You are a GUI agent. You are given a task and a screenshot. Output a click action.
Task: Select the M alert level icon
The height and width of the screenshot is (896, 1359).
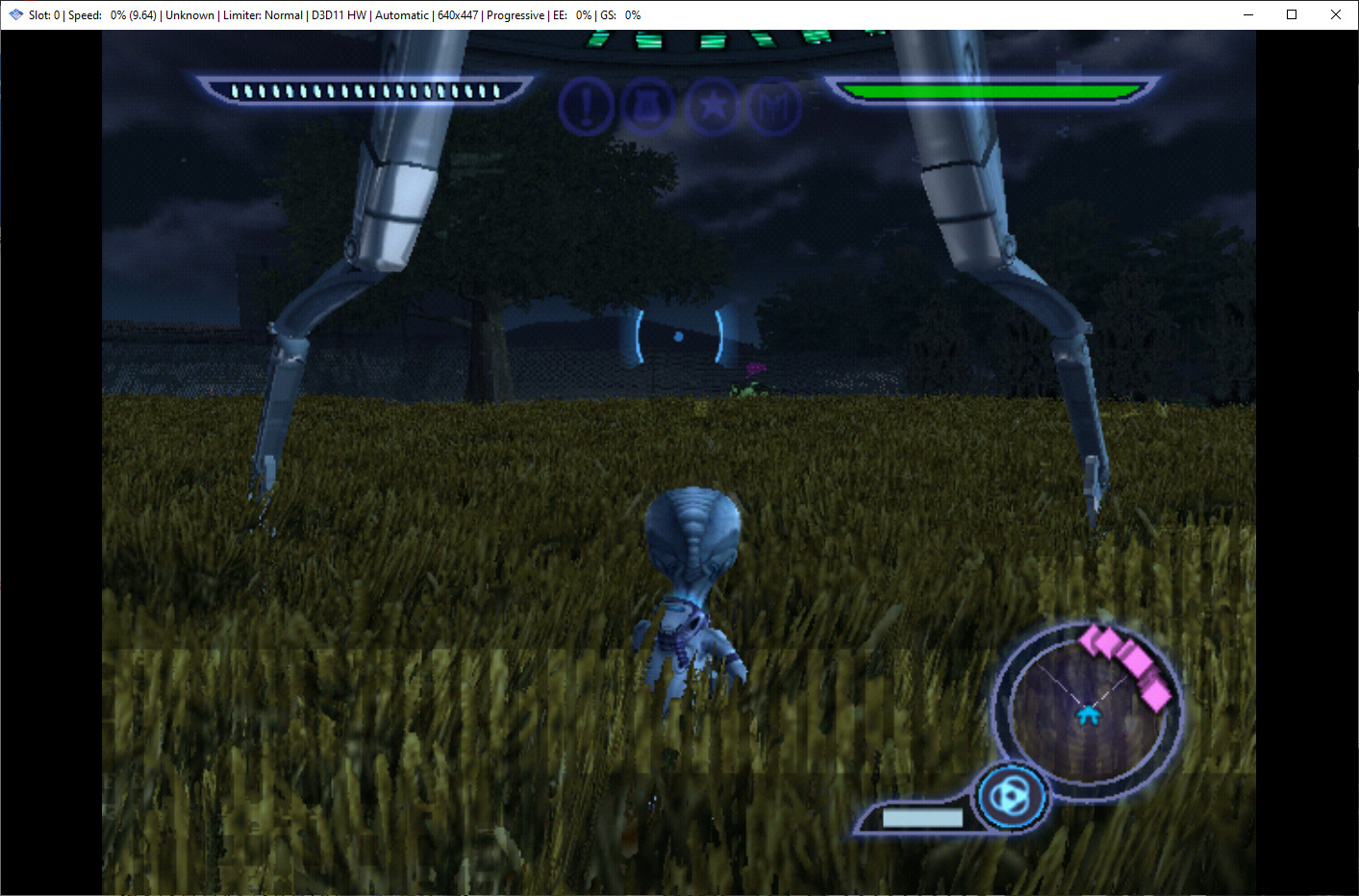774,106
